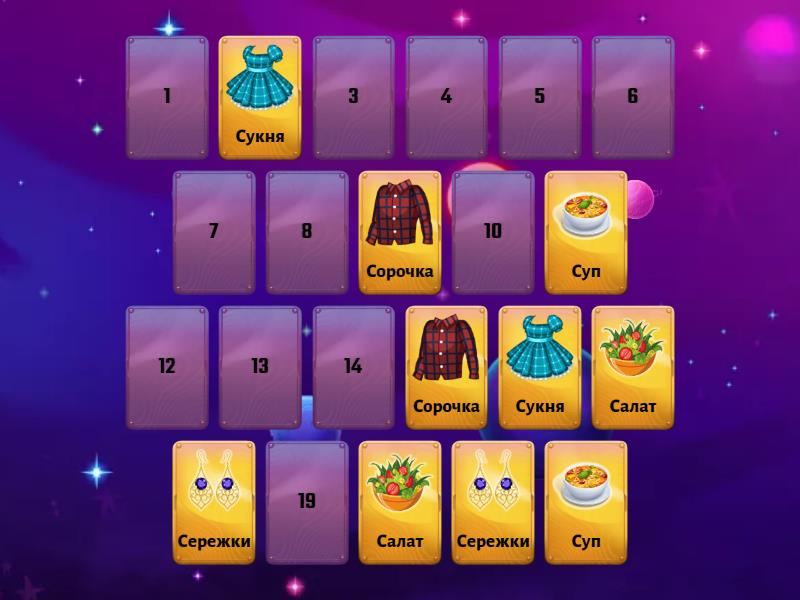Screen dimensions: 800x600
Task: Reveal card number 19
Action: (307, 502)
